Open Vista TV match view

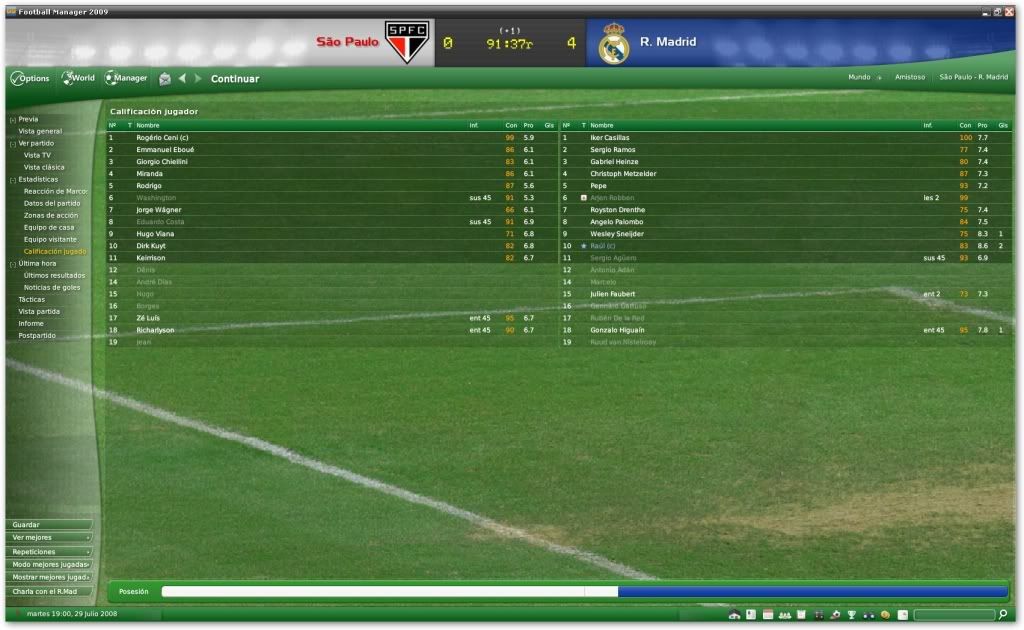pos(38,155)
